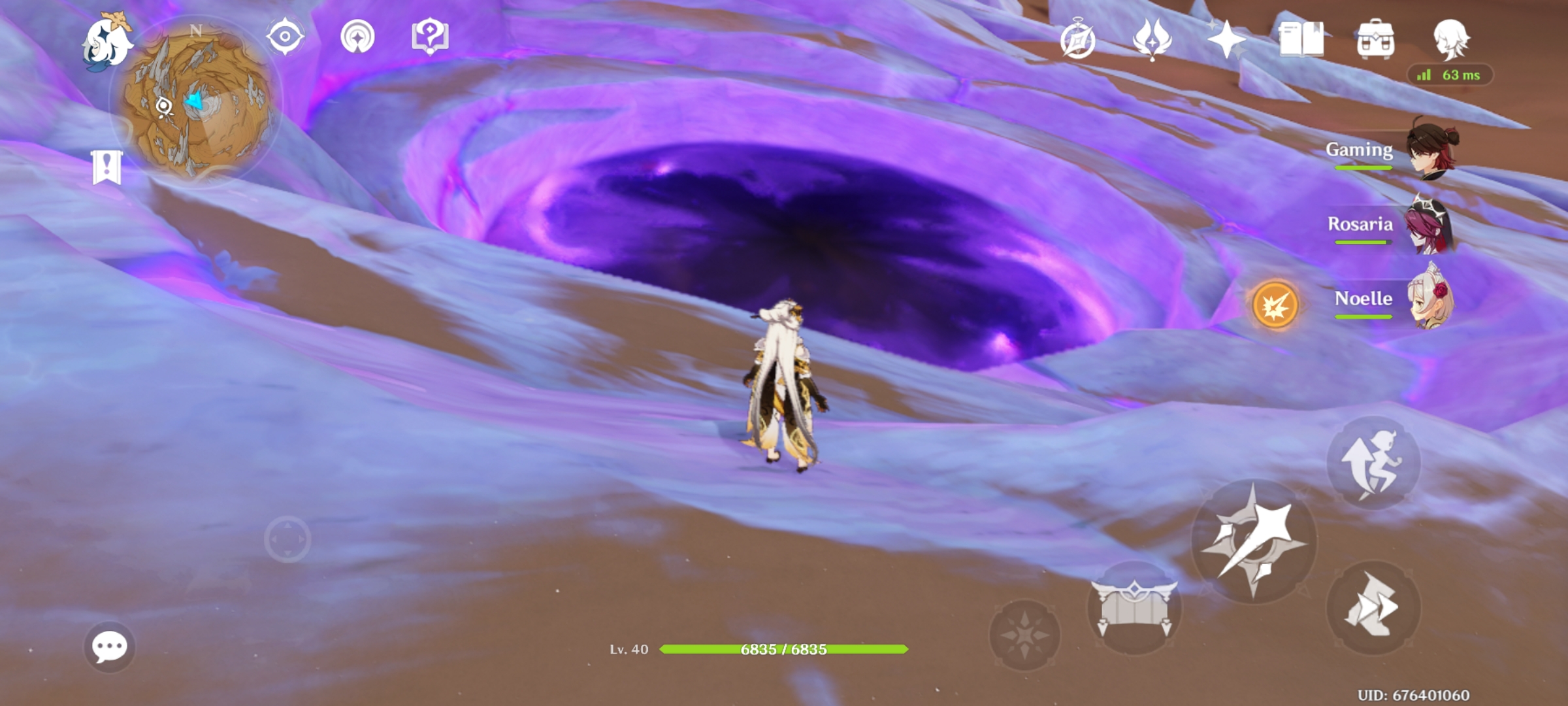This screenshot has width=1568, height=706.
Task: Switch to Gaming in the party
Action: pyautogui.click(x=1429, y=150)
